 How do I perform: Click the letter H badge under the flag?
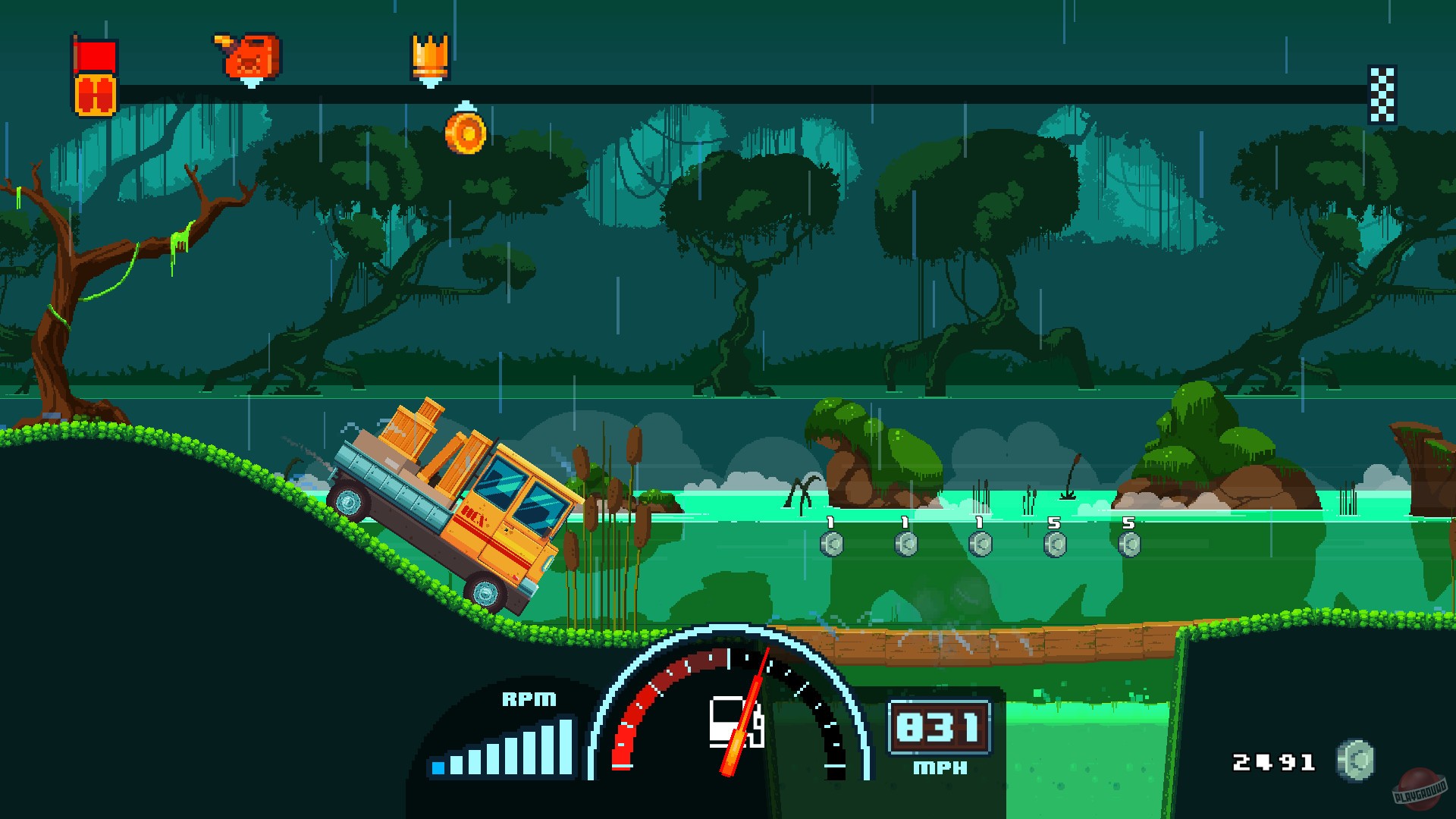click(94, 94)
